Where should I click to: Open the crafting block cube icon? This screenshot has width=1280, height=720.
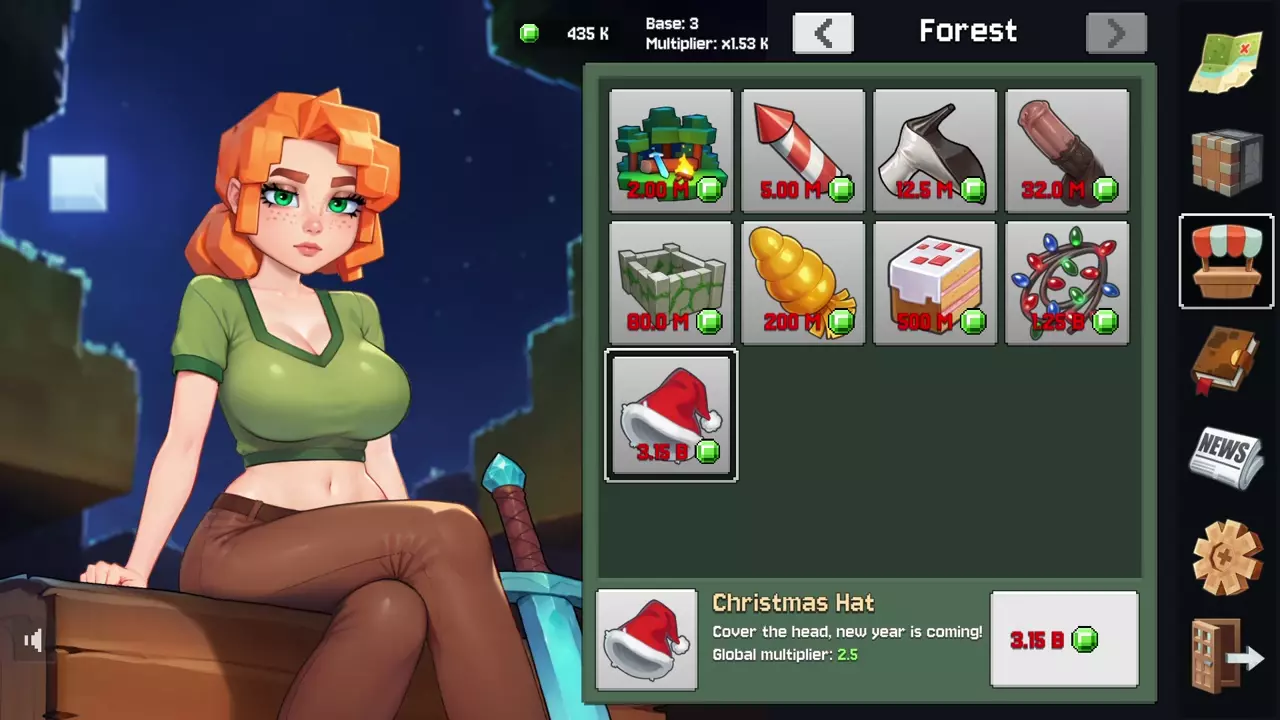pos(1227,161)
